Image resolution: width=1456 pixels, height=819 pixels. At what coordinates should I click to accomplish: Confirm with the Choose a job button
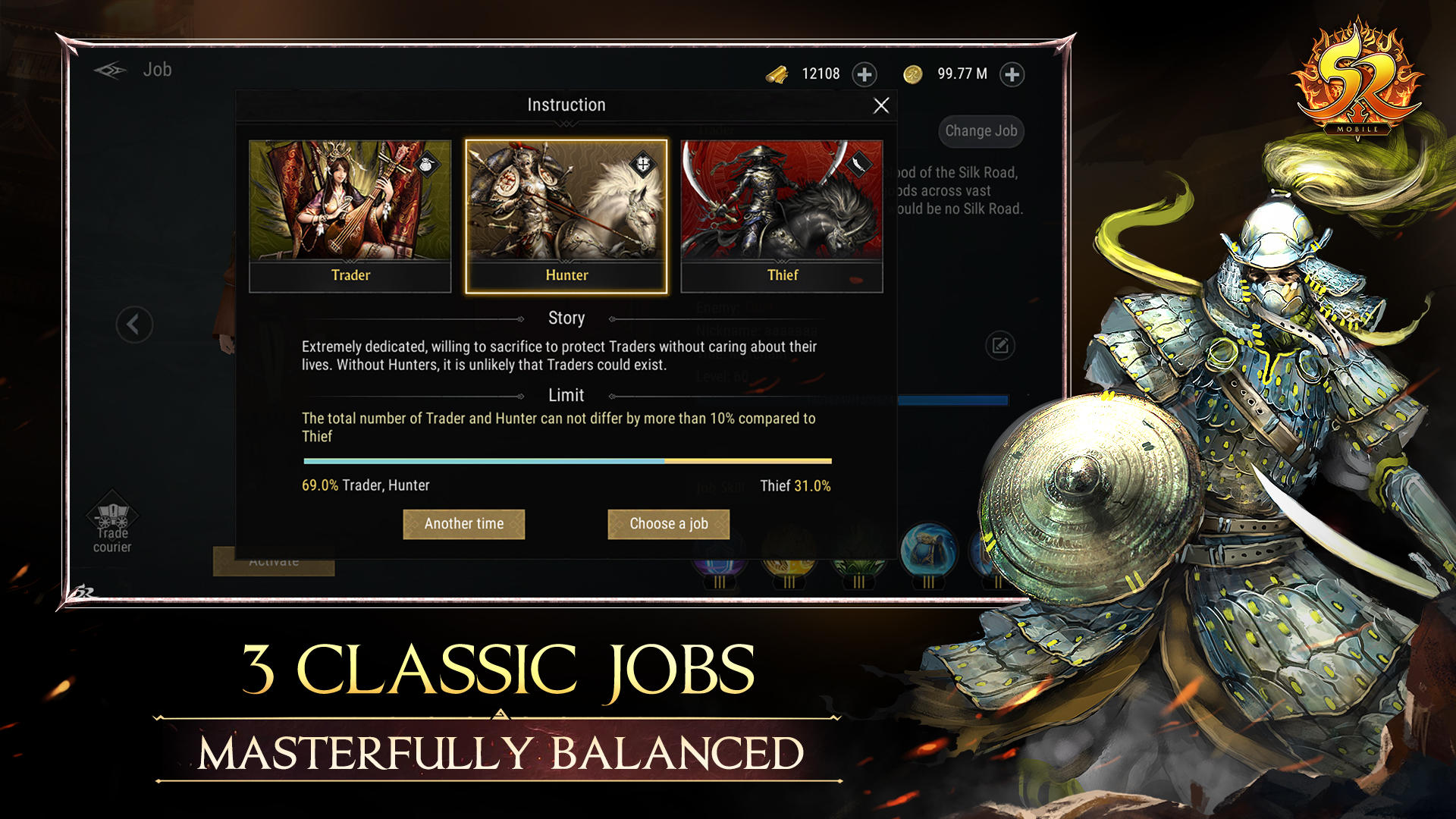click(668, 523)
